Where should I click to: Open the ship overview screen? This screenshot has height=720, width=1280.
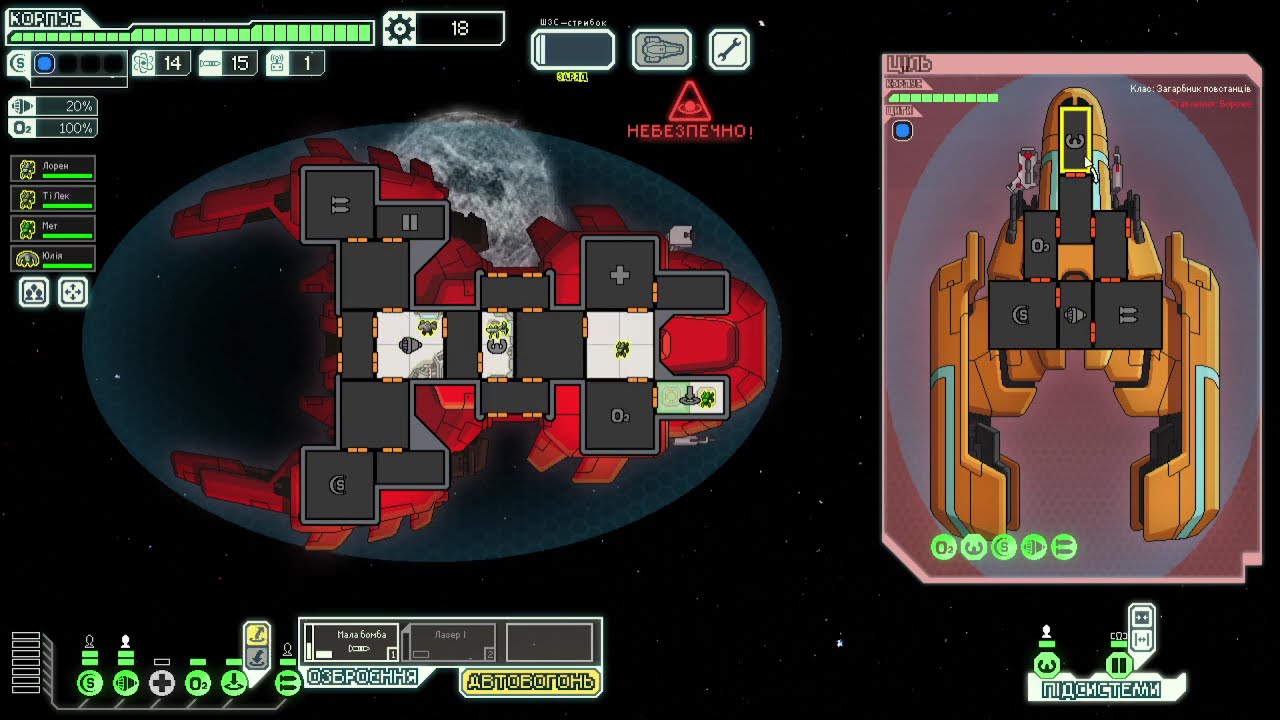point(661,49)
